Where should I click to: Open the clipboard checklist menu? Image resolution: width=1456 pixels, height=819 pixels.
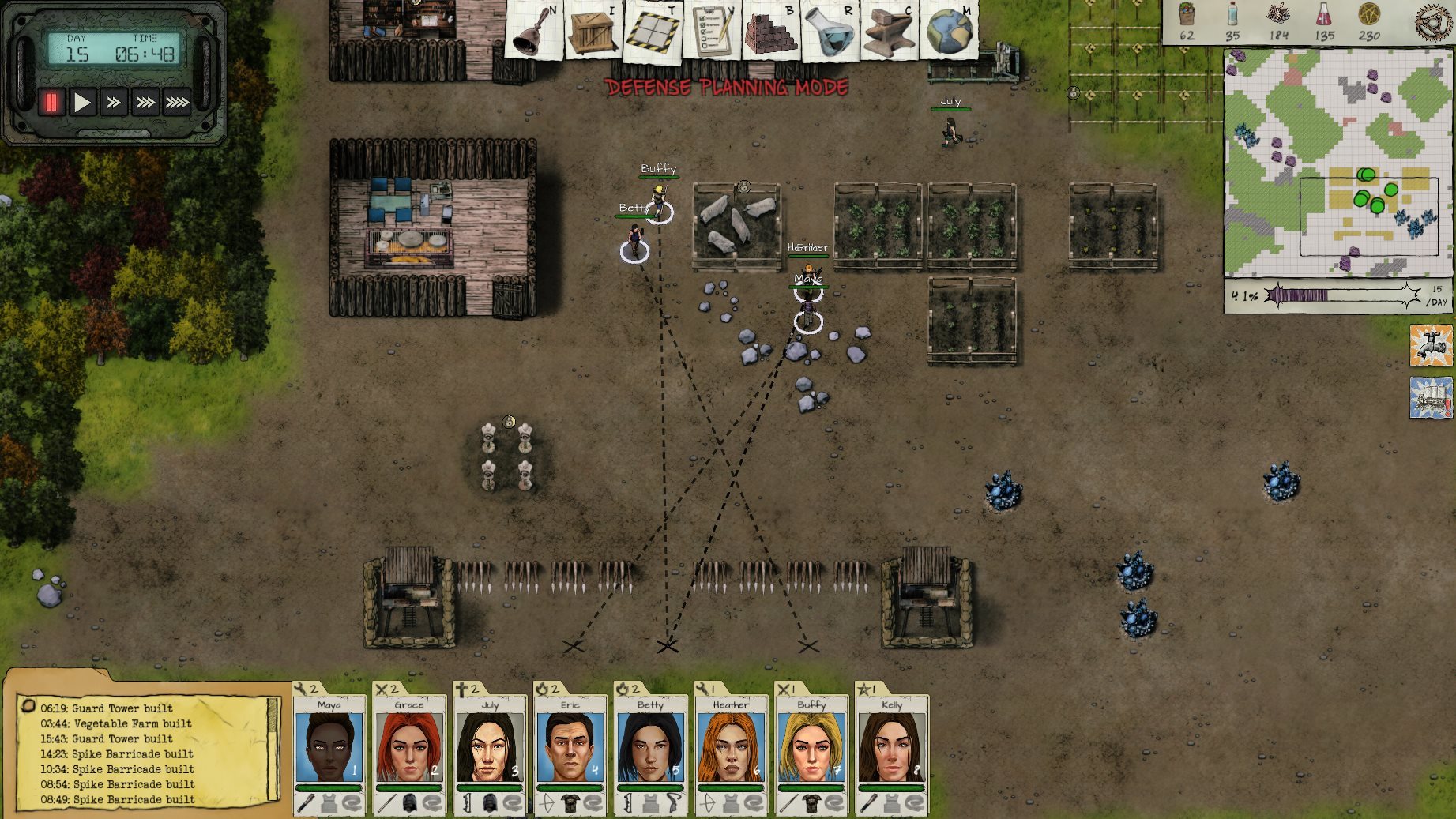point(711,32)
